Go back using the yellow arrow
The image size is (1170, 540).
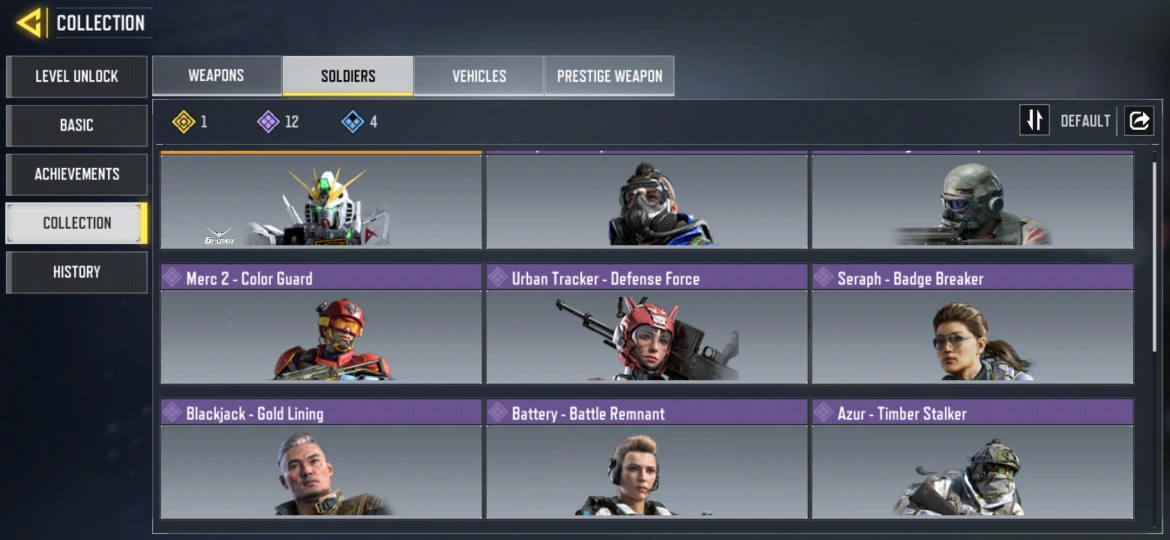point(30,22)
